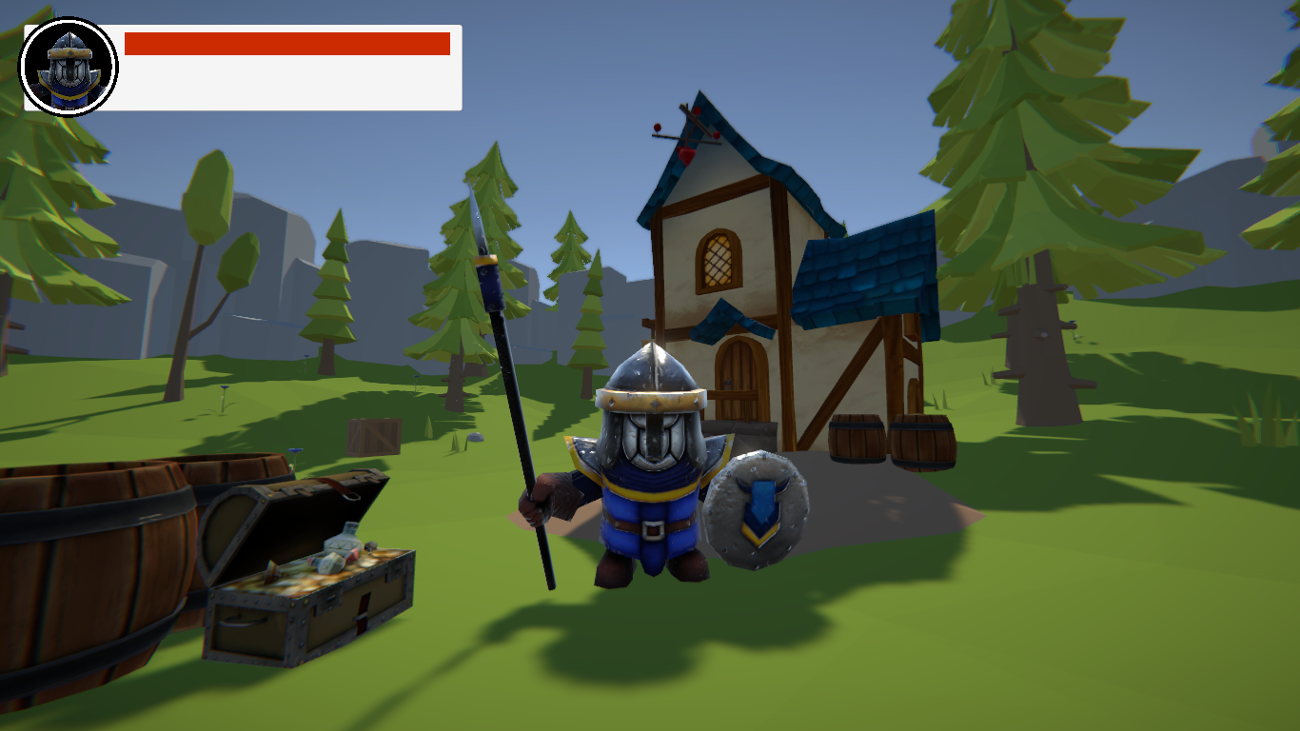Select the barrel left of the house door

[855, 437]
